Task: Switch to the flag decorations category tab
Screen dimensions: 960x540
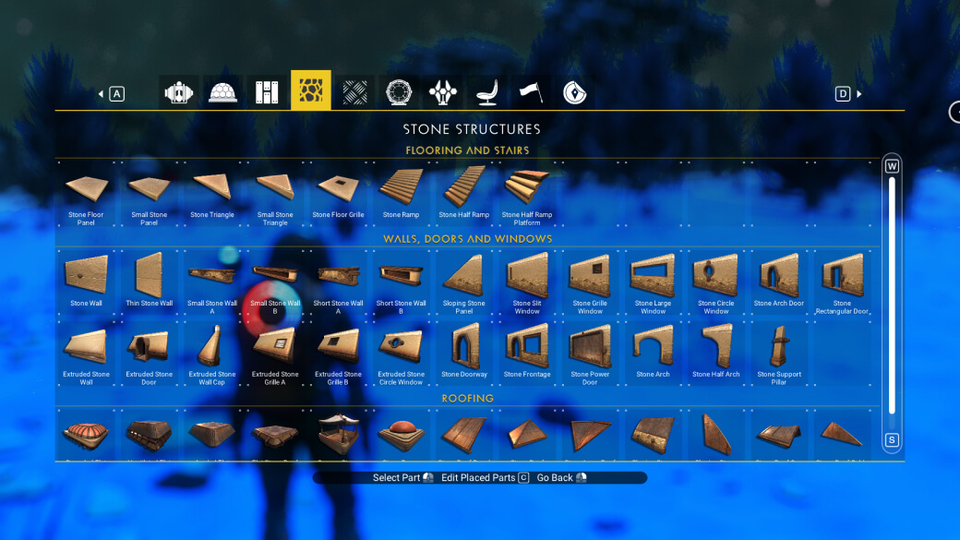Action: (530, 93)
